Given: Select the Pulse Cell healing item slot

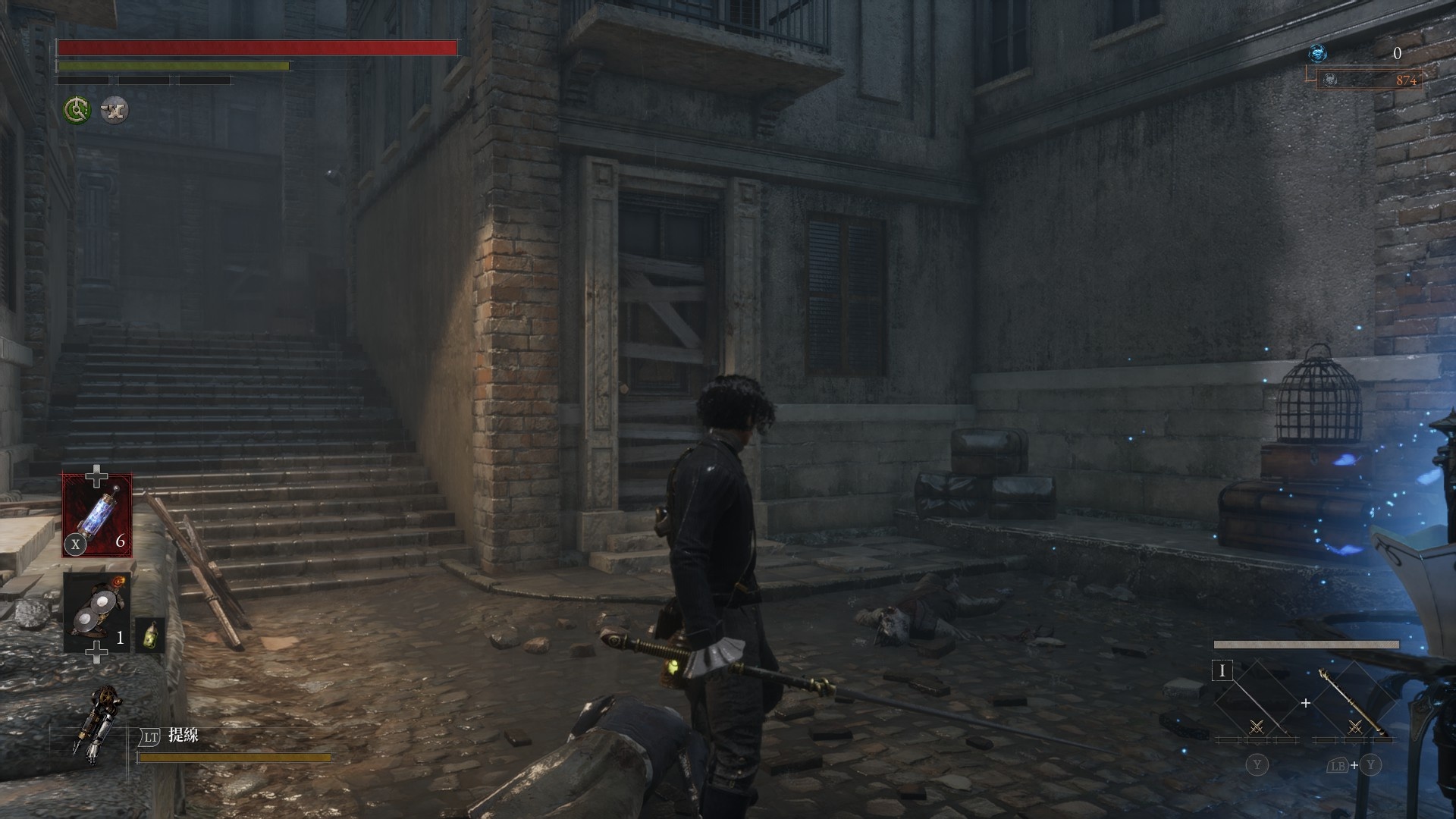Looking at the screenshot, I should 97,515.
